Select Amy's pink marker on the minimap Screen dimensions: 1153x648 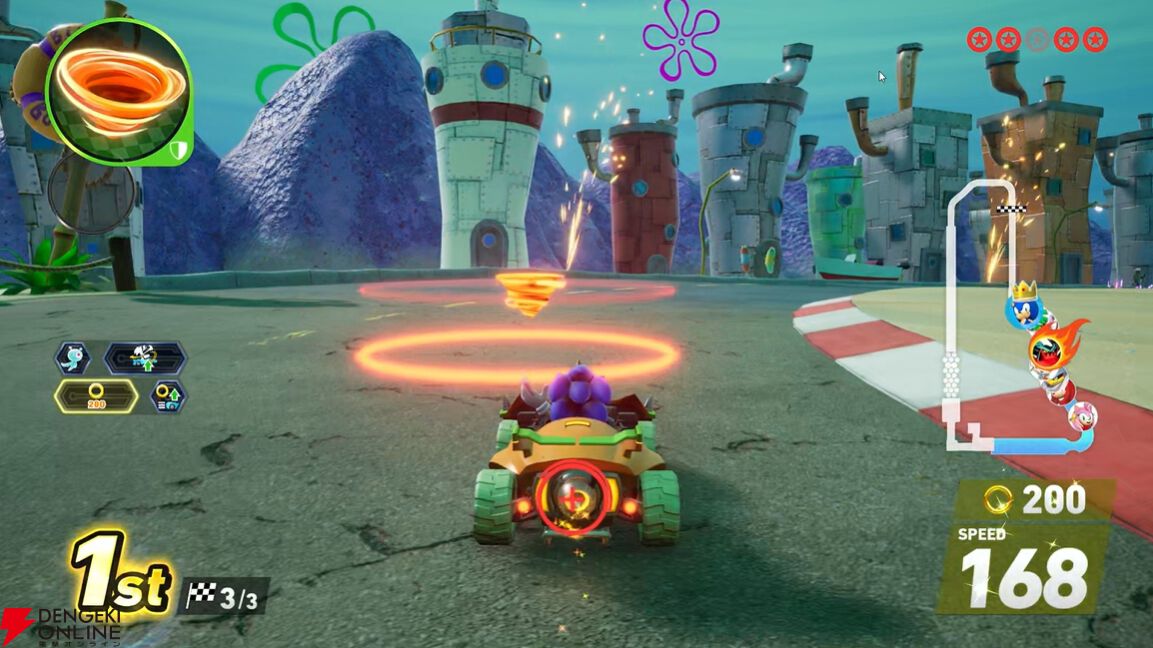[1082, 416]
